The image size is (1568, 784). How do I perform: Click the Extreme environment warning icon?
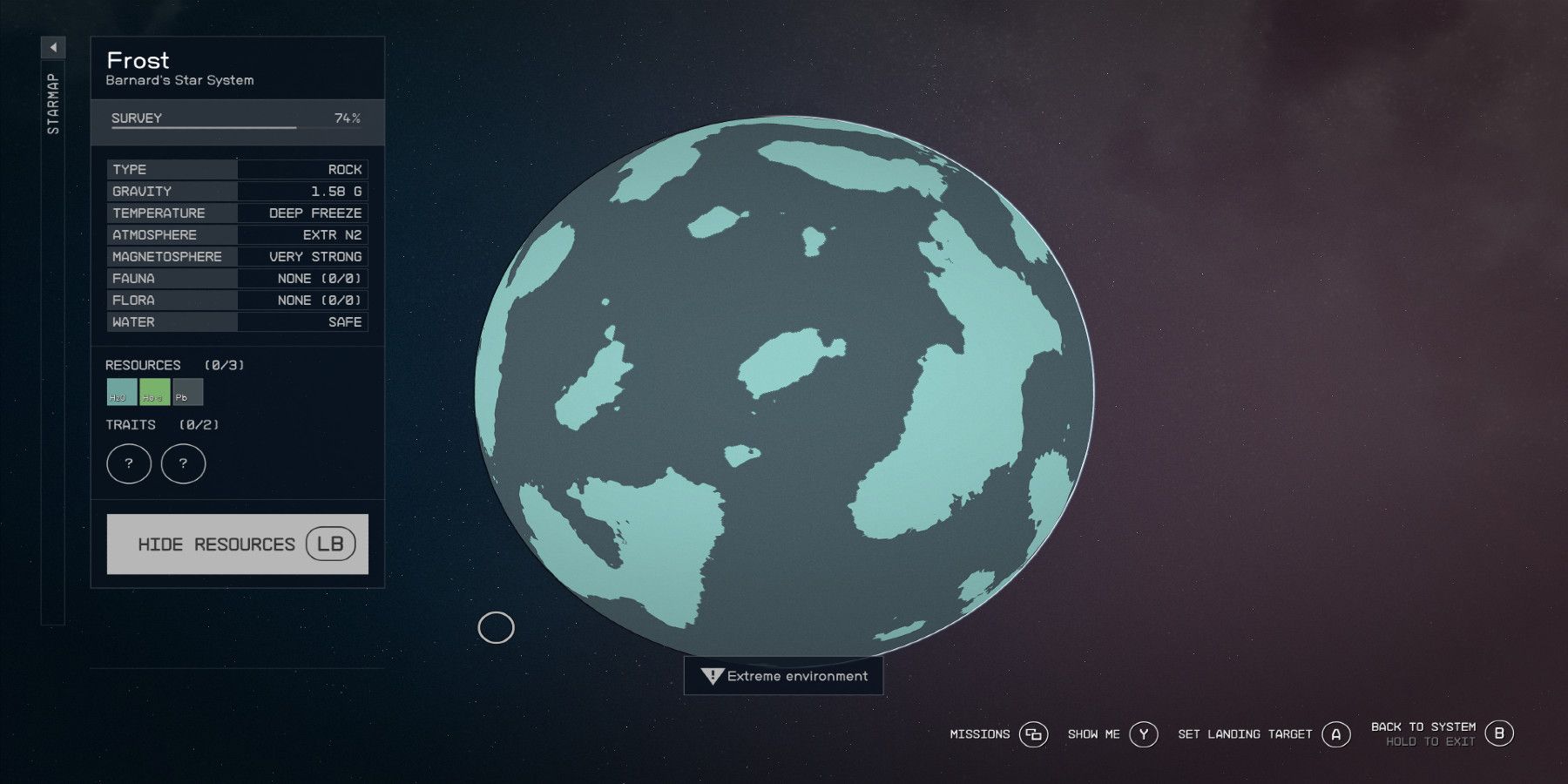pos(711,675)
